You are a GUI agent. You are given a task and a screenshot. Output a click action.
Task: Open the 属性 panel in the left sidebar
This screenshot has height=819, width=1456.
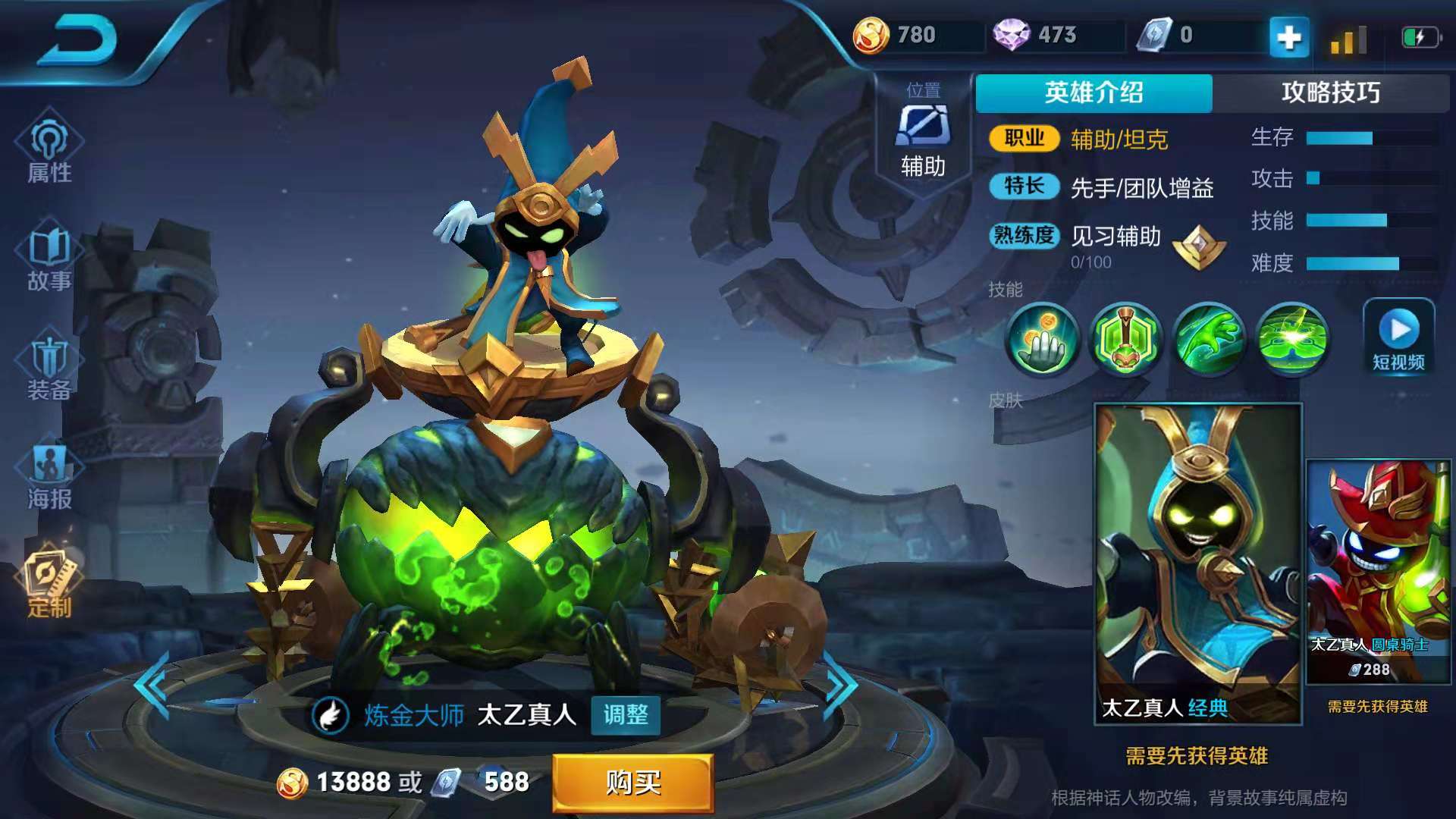pos(50,152)
